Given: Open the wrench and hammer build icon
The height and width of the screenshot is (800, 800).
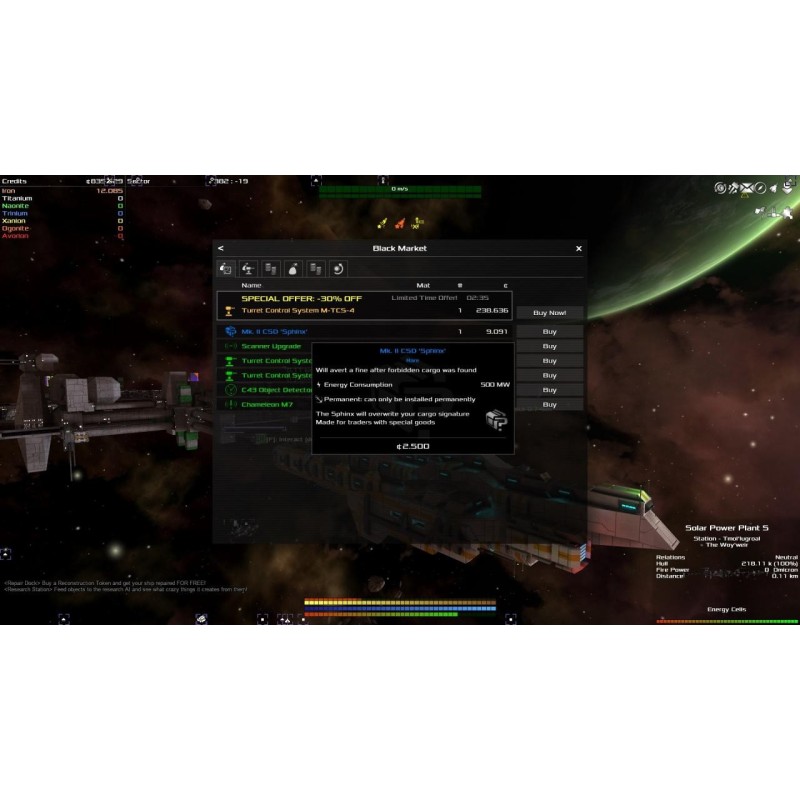Looking at the screenshot, I should point(733,187).
